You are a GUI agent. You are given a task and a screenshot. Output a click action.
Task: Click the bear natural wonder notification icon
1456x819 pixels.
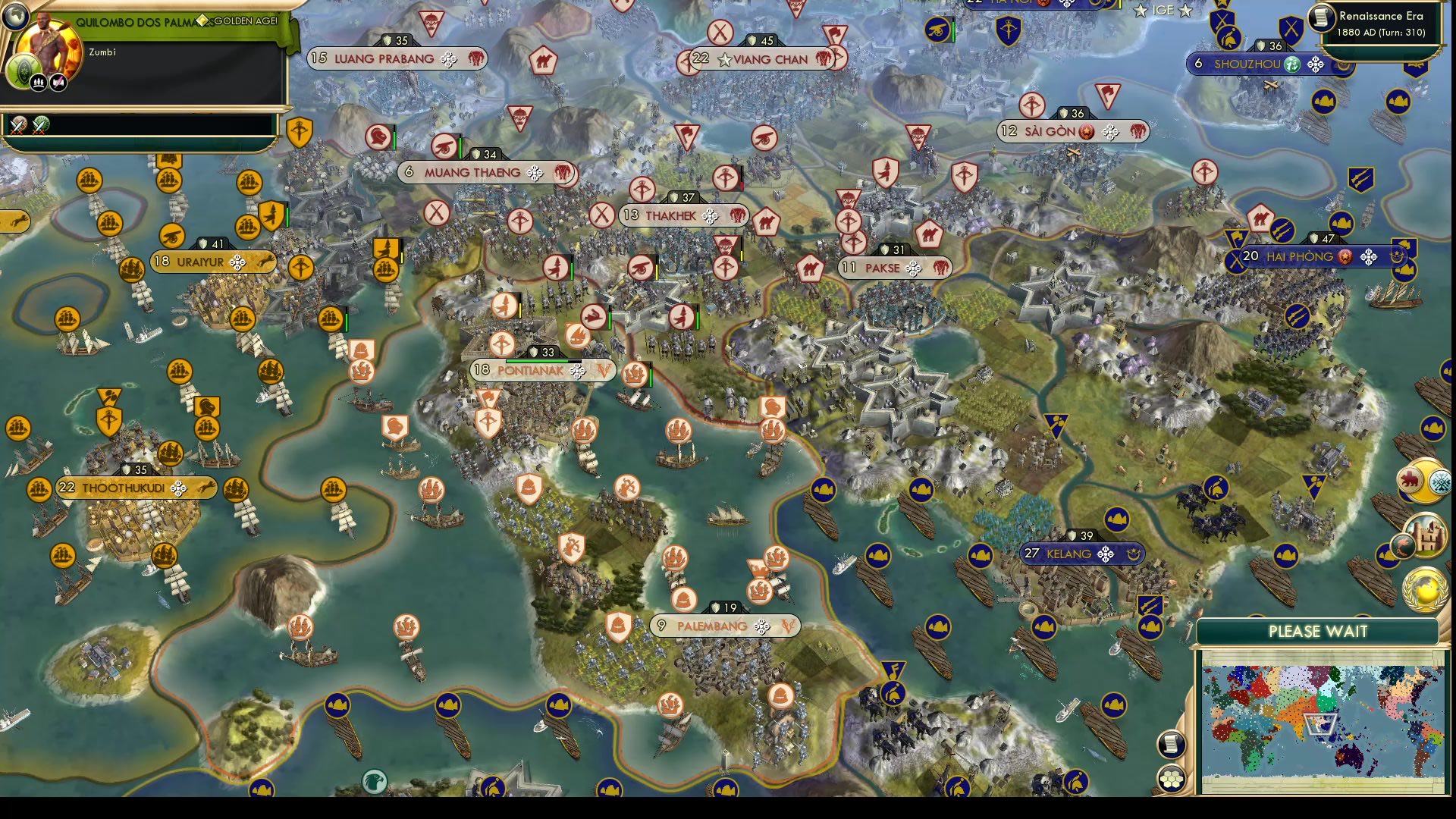click(x=1410, y=479)
